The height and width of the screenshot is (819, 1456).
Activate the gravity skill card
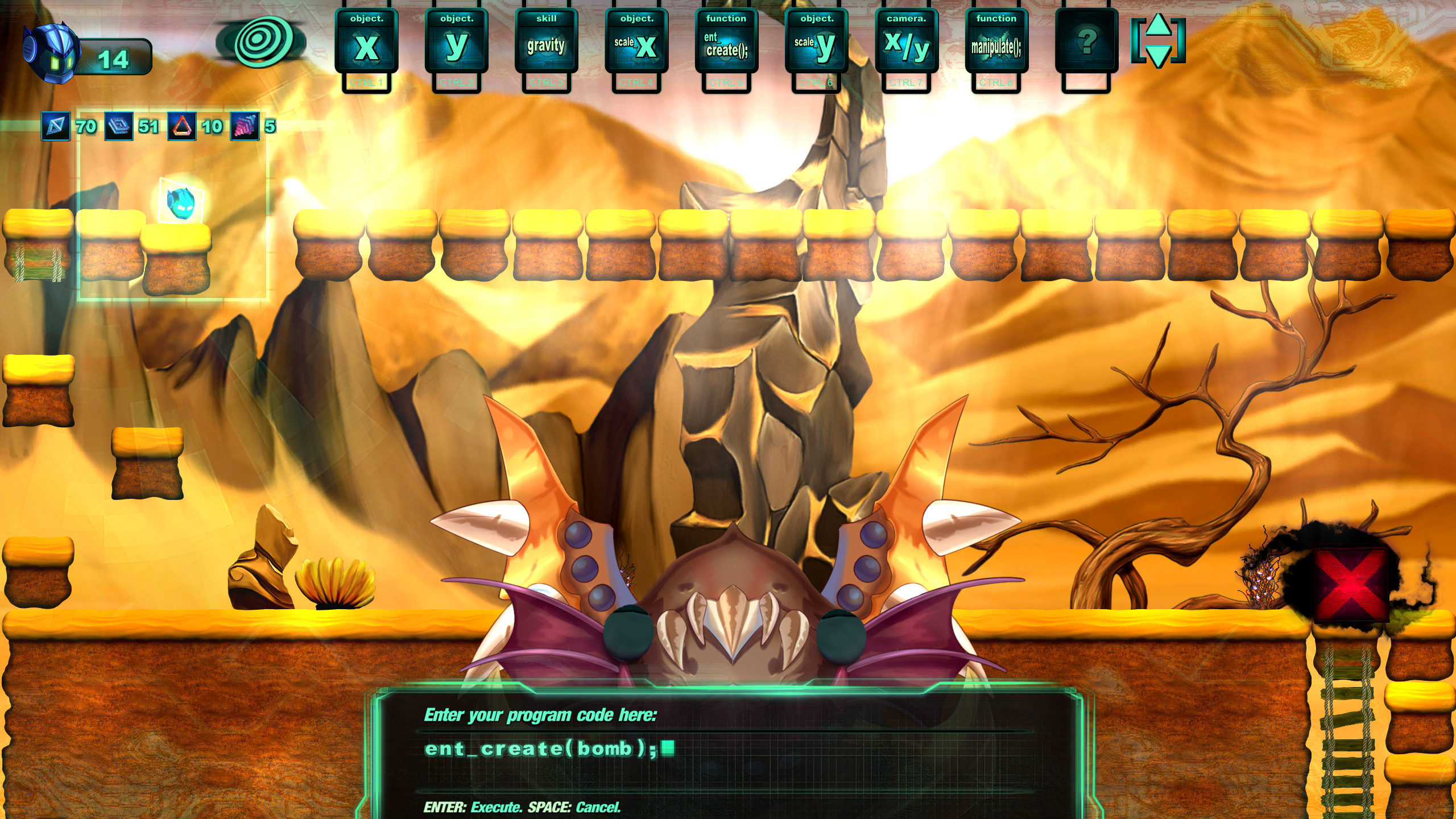pos(548,45)
